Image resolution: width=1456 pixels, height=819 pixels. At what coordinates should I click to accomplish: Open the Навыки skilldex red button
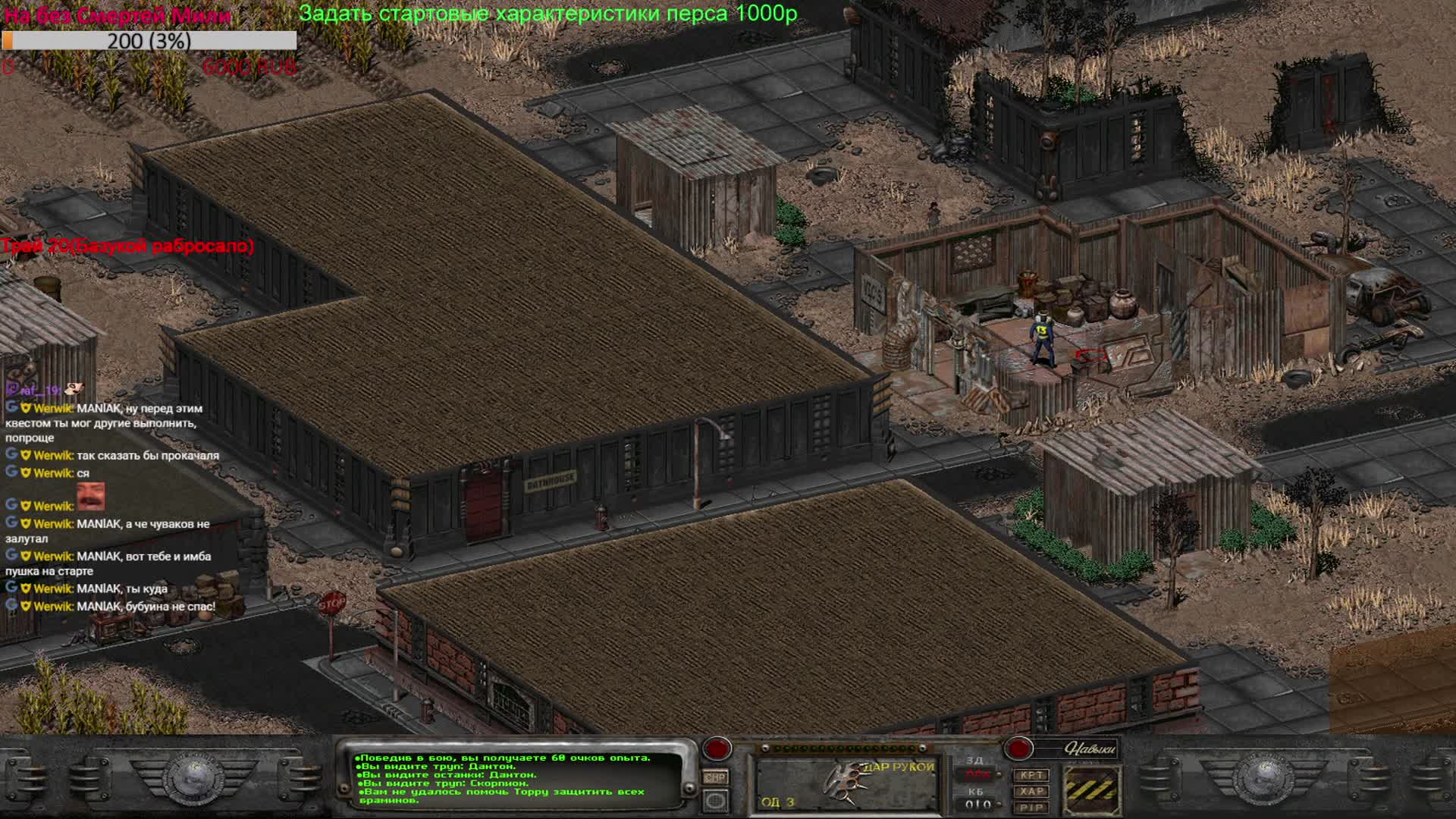pos(1018,749)
